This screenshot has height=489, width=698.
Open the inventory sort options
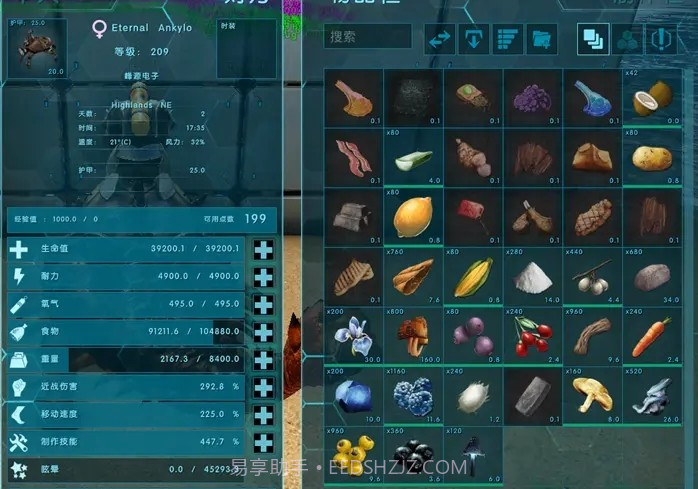pos(507,39)
